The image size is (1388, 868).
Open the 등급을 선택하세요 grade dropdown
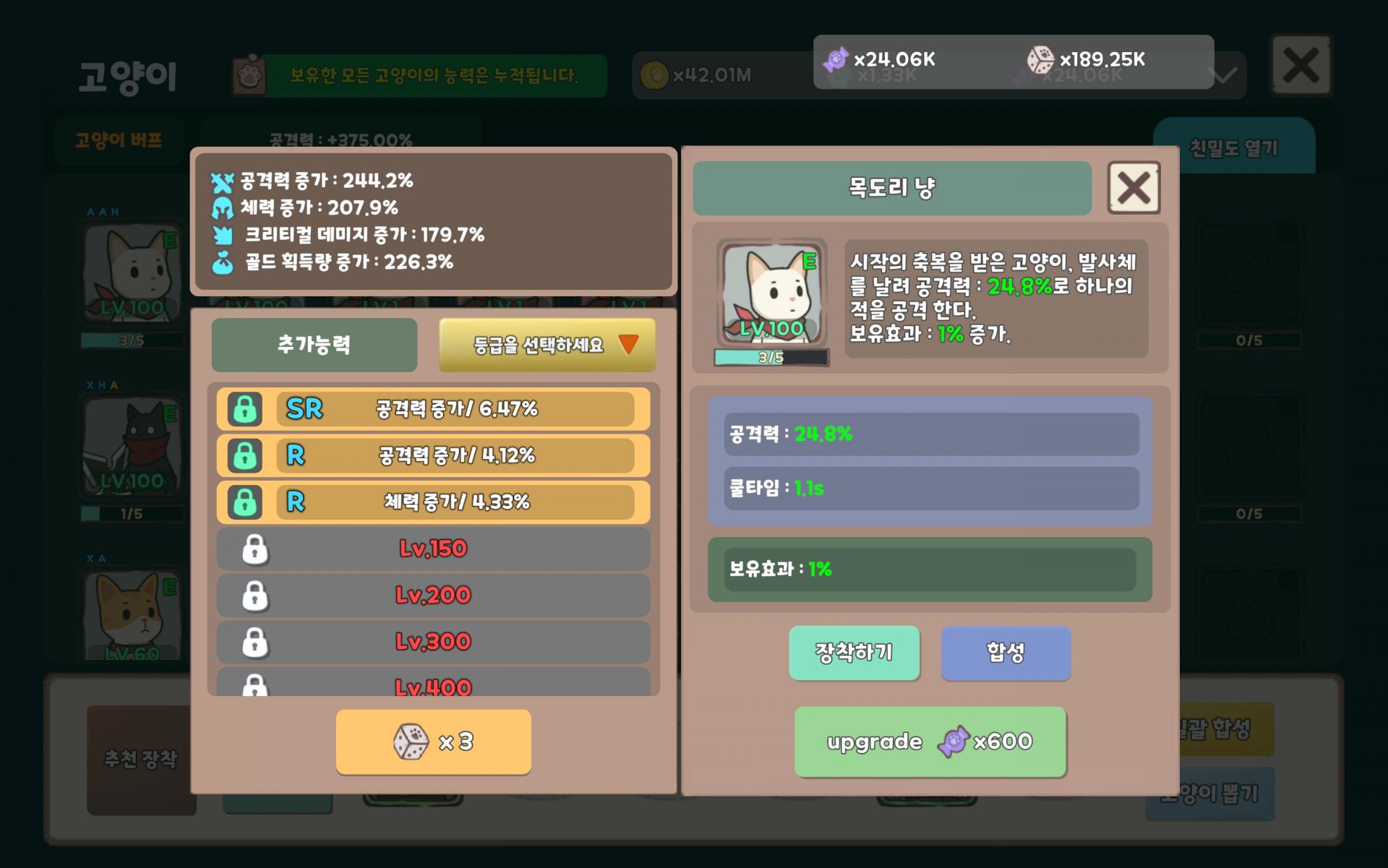[547, 345]
